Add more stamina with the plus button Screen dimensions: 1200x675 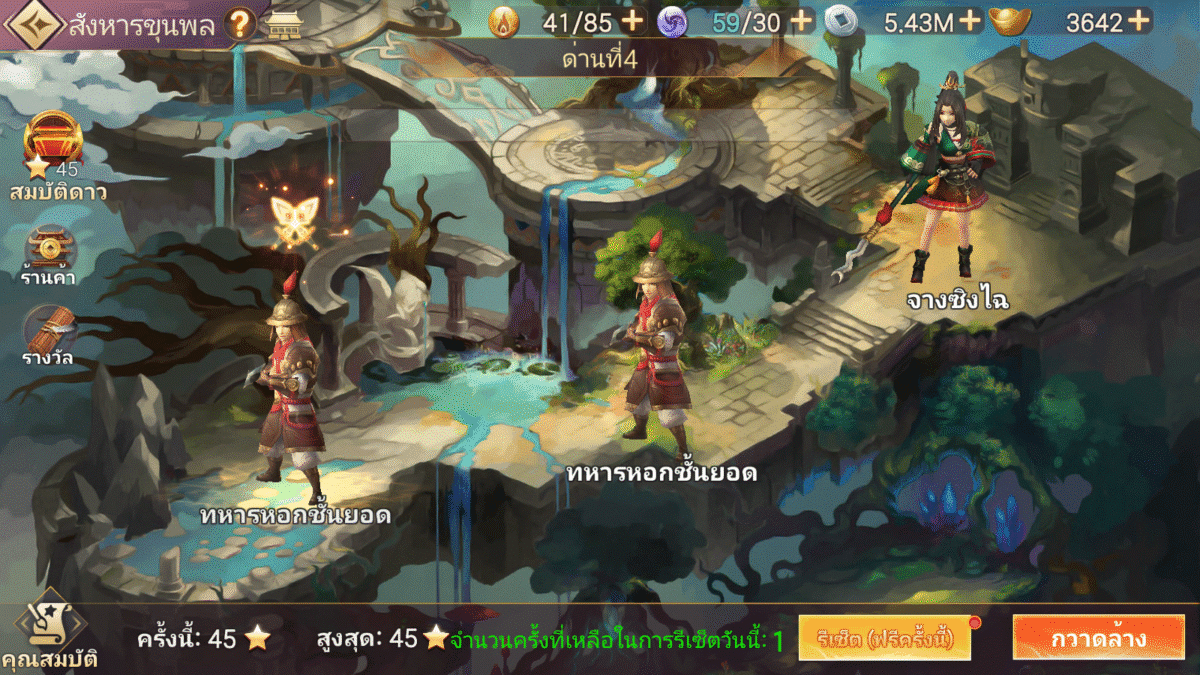pos(632,21)
